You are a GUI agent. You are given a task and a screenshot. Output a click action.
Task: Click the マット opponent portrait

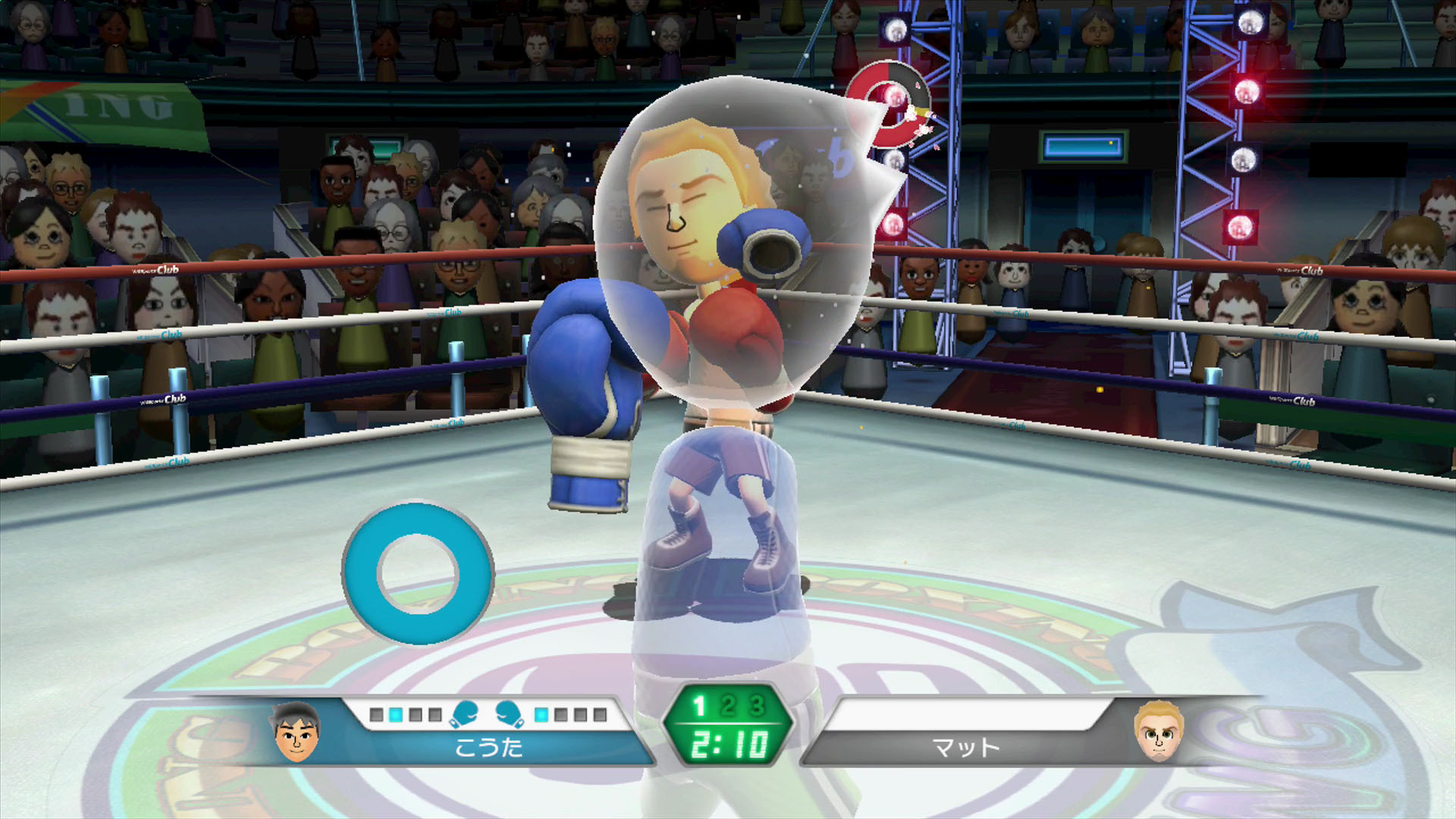click(x=1158, y=733)
